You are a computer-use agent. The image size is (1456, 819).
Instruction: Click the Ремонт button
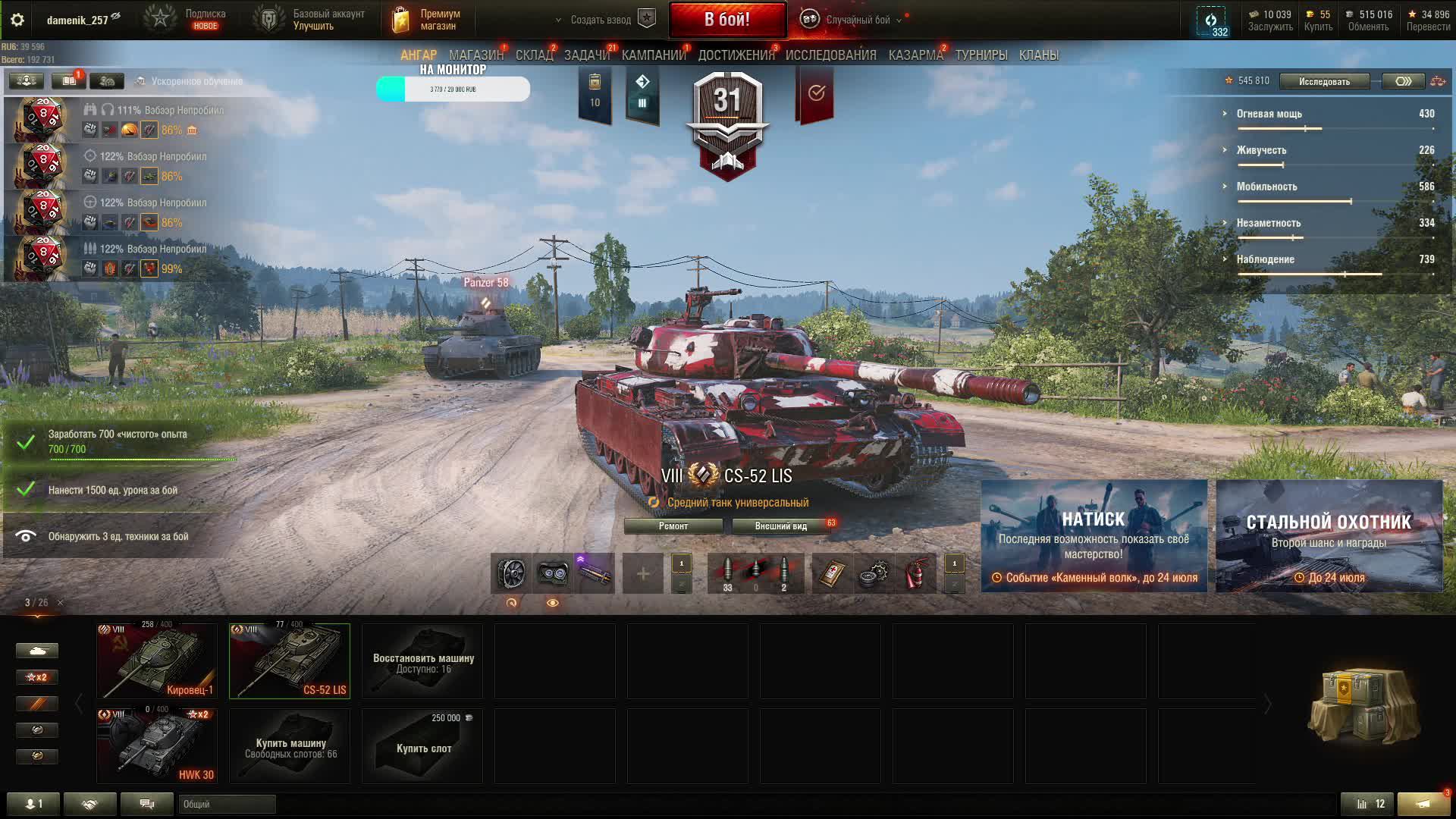[673, 526]
